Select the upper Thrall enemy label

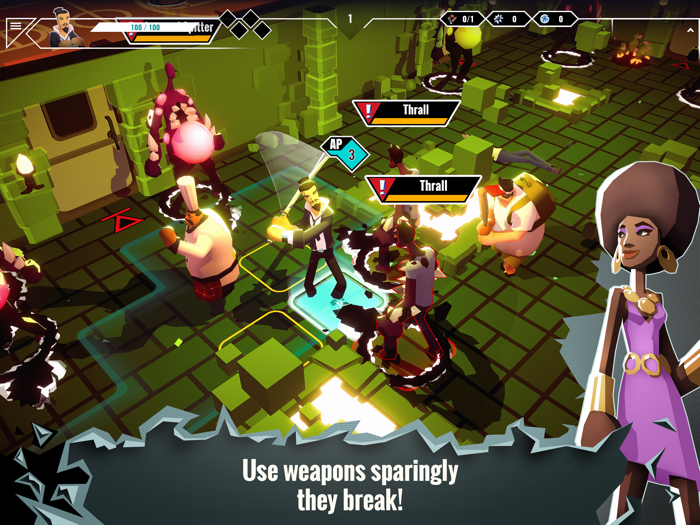click(x=407, y=111)
